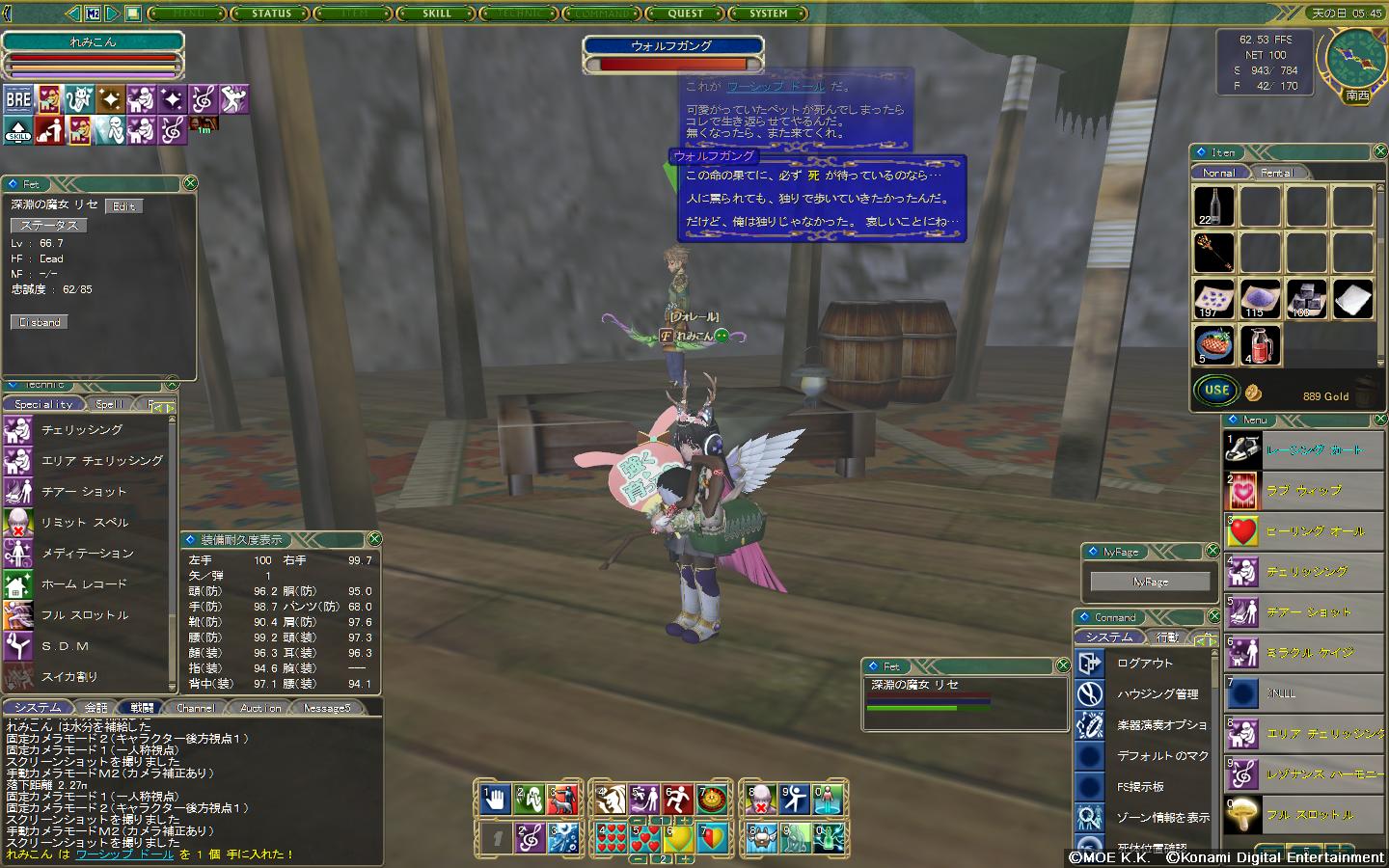This screenshot has width=1389, height=868.
Task: Disband the pet
Action: click(x=40, y=322)
